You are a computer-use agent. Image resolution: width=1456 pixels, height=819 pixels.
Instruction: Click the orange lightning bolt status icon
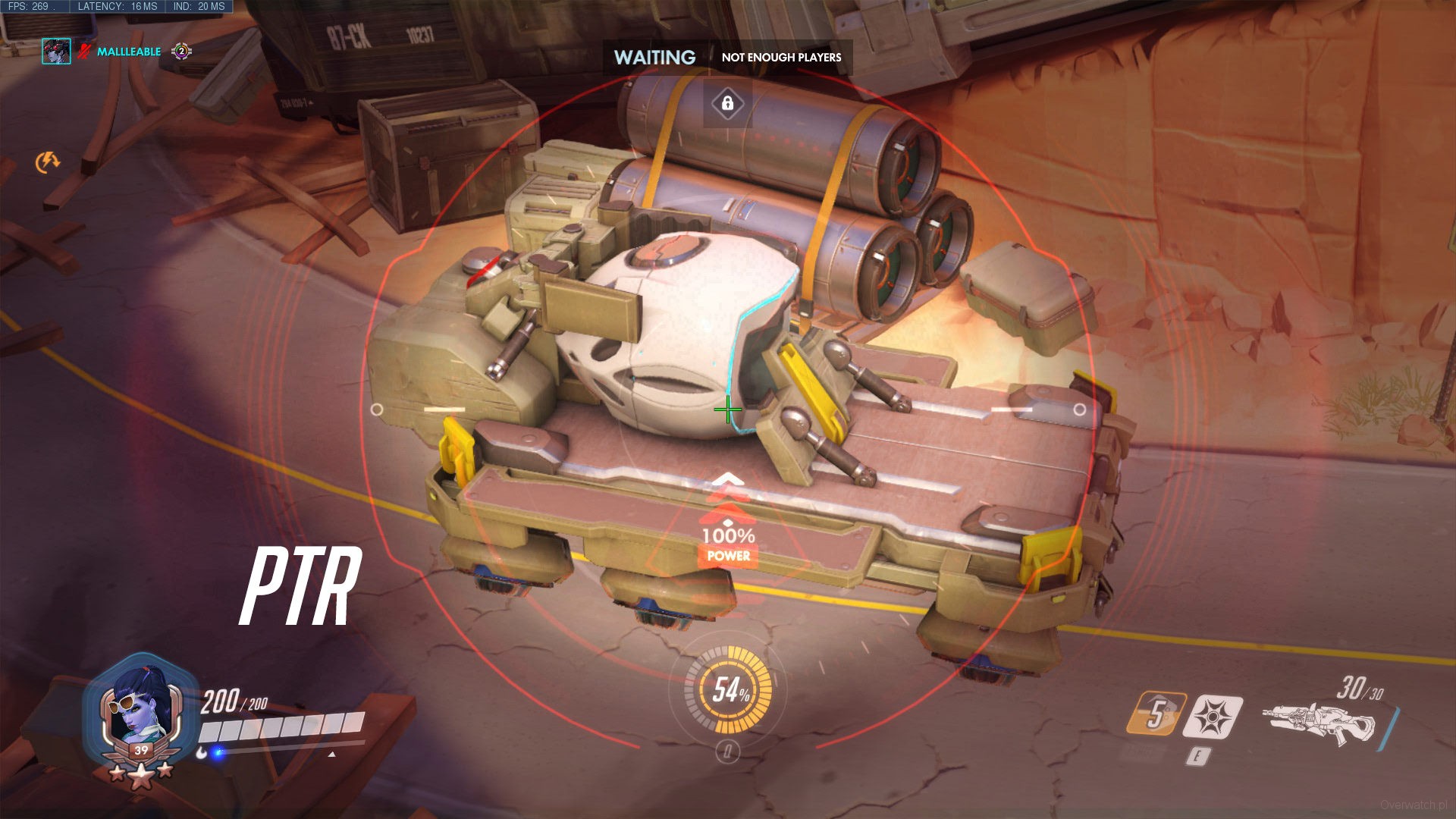(48, 162)
